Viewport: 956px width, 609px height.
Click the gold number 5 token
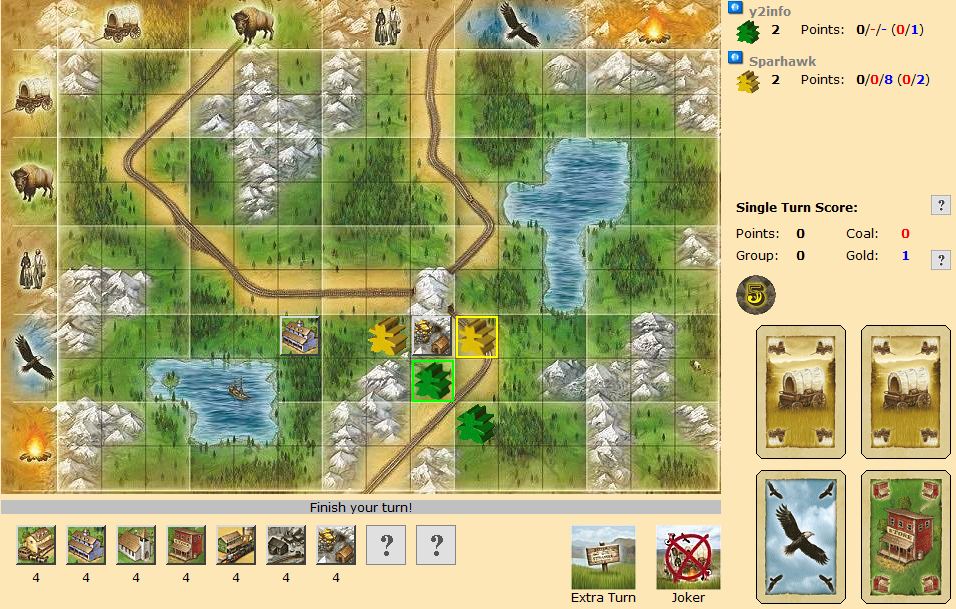coord(755,293)
